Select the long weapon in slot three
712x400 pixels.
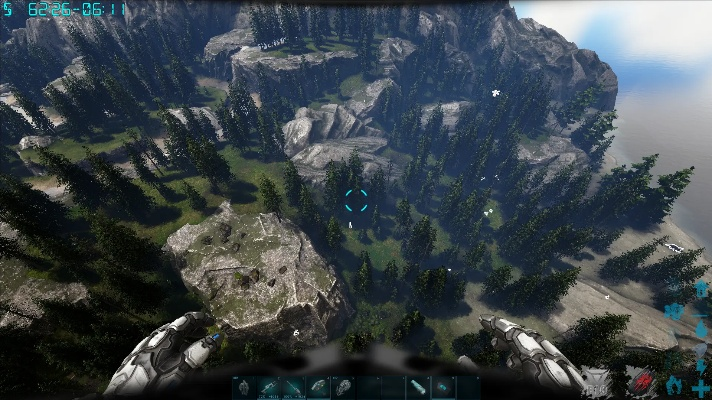pos(294,387)
